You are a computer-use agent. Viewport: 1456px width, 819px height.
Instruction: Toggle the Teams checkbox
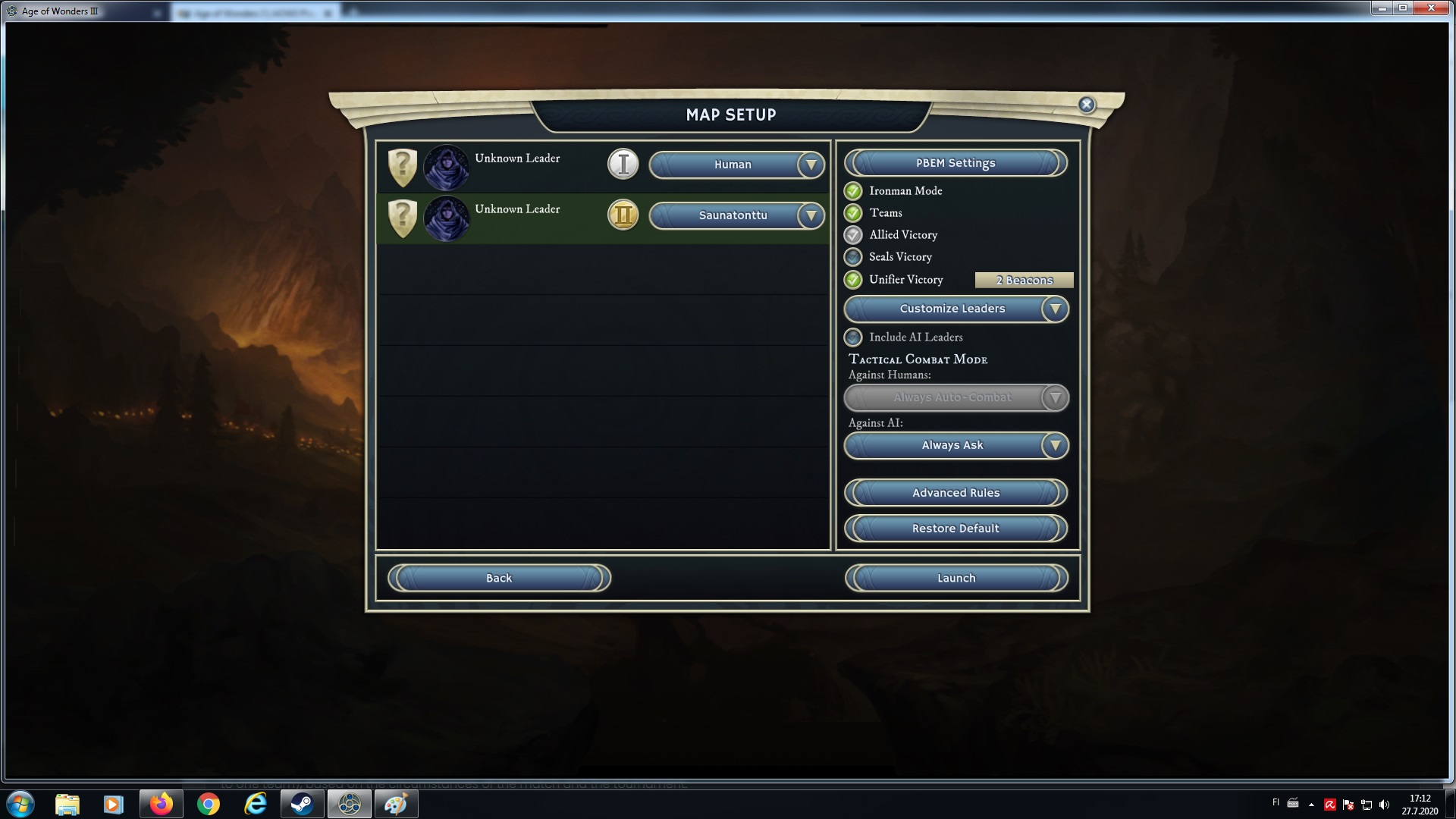coord(854,213)
